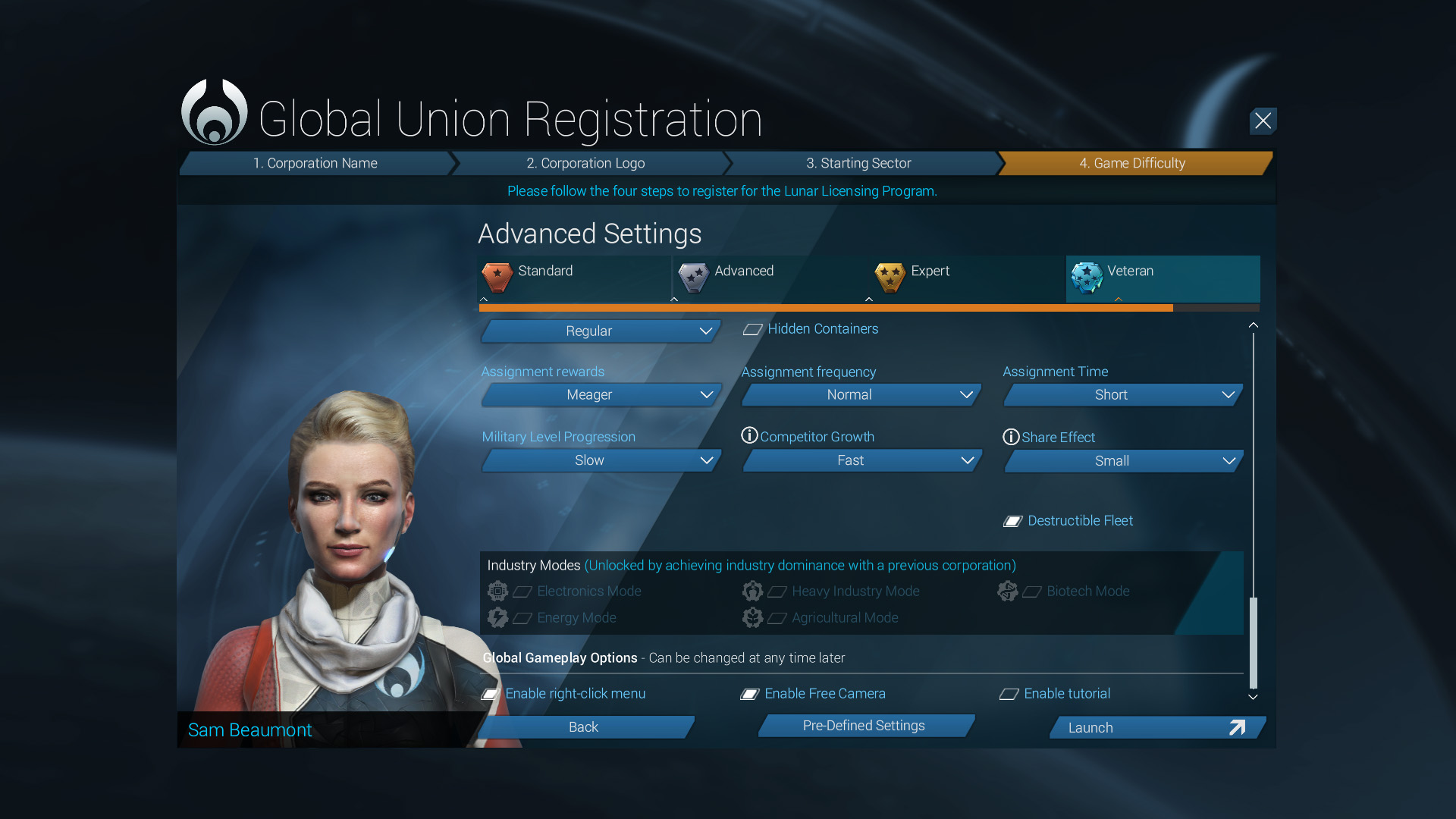Toggle the Hidden Containers checkbox

pos(753,329)
